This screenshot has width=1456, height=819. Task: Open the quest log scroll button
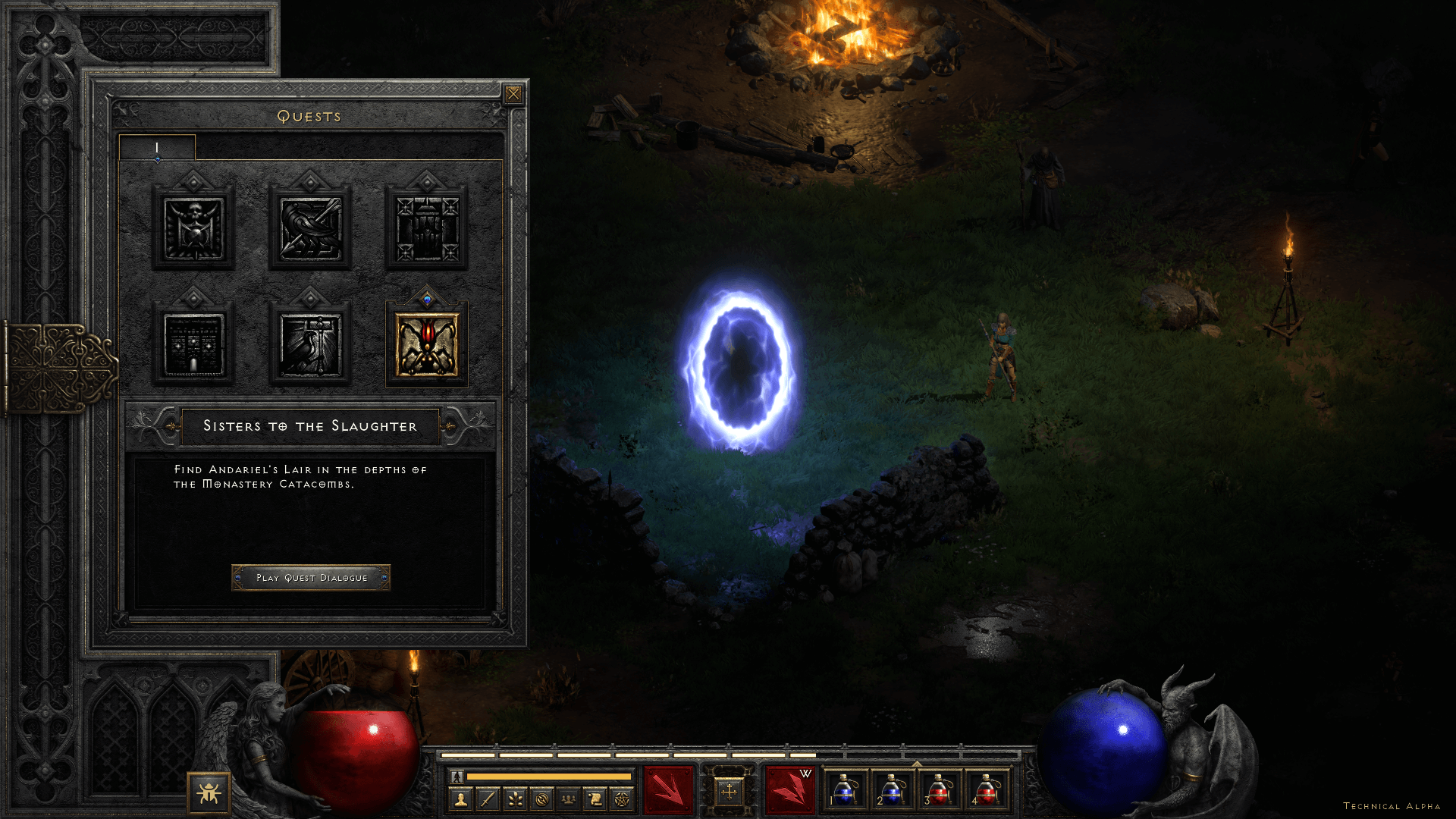(x=595, y=799)
